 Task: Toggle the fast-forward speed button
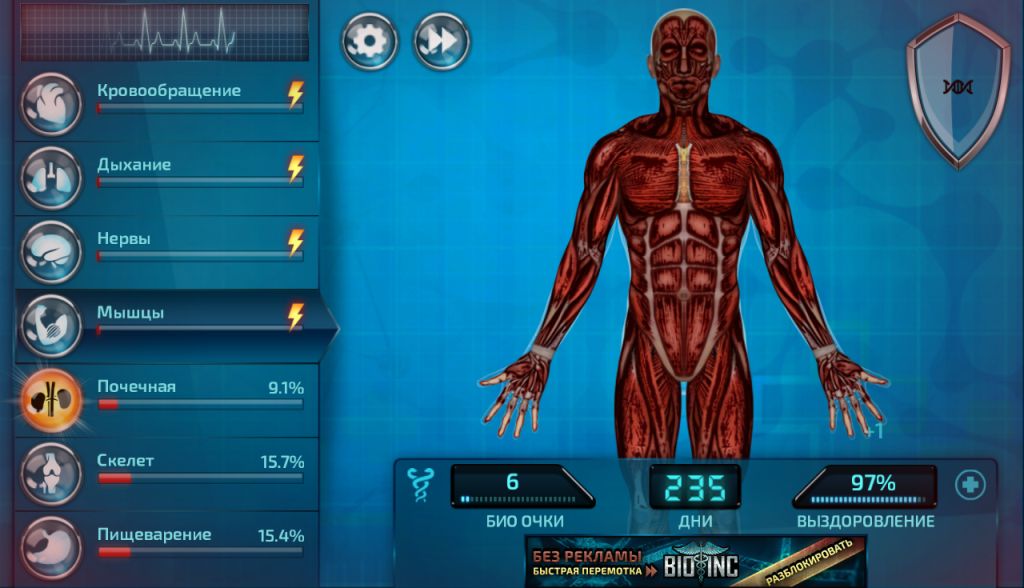[x=441, y=41]
